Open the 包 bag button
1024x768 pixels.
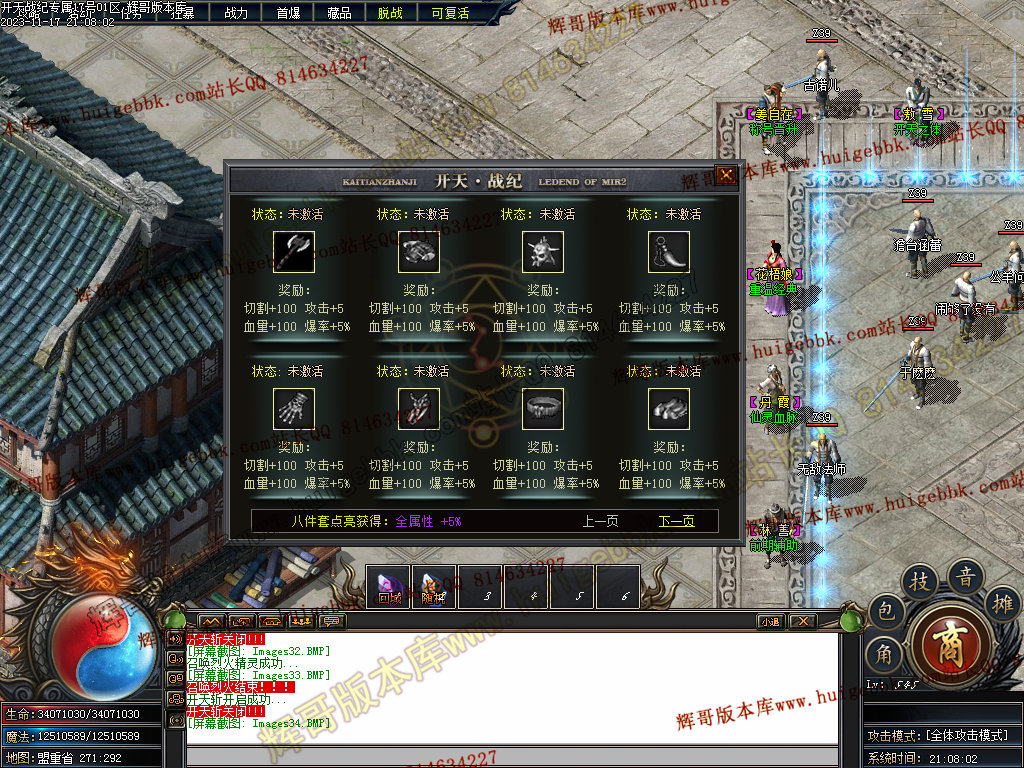click(x=886, y=611)
